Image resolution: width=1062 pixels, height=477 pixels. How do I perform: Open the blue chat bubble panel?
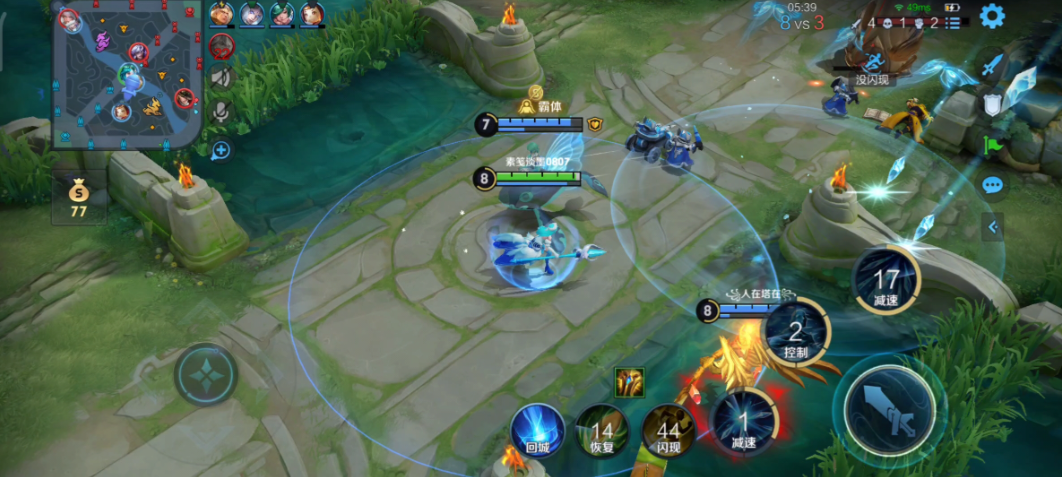(992, 185)
